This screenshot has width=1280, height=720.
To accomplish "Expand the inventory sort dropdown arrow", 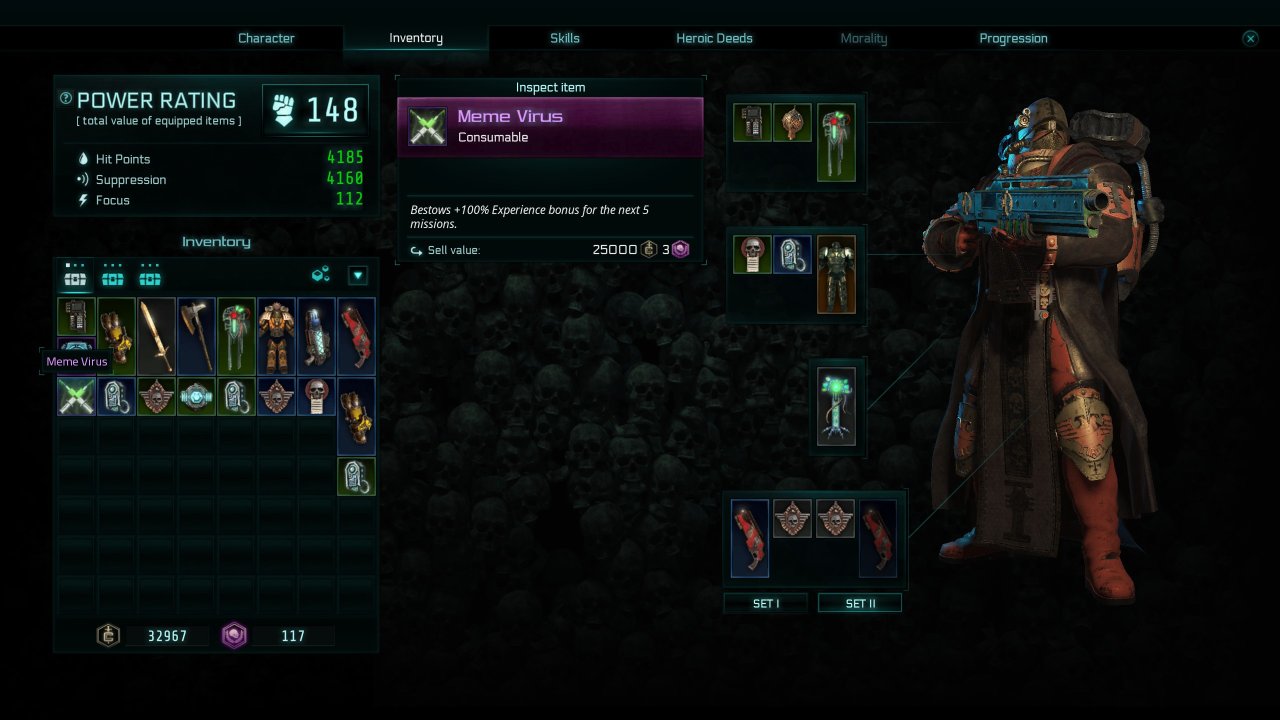I will (357, 276).
